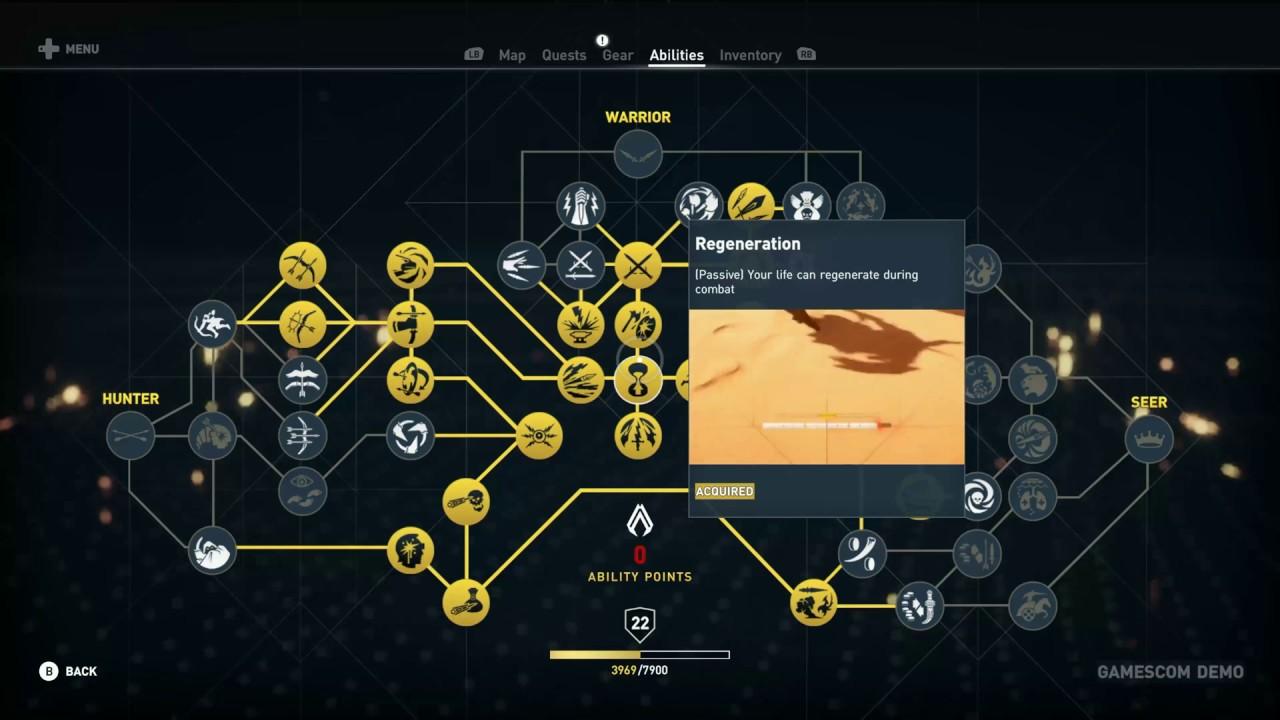Go to the Gear tab
Image resolution: width=1280 pixels, height=720 pixels.
(617, 55)
